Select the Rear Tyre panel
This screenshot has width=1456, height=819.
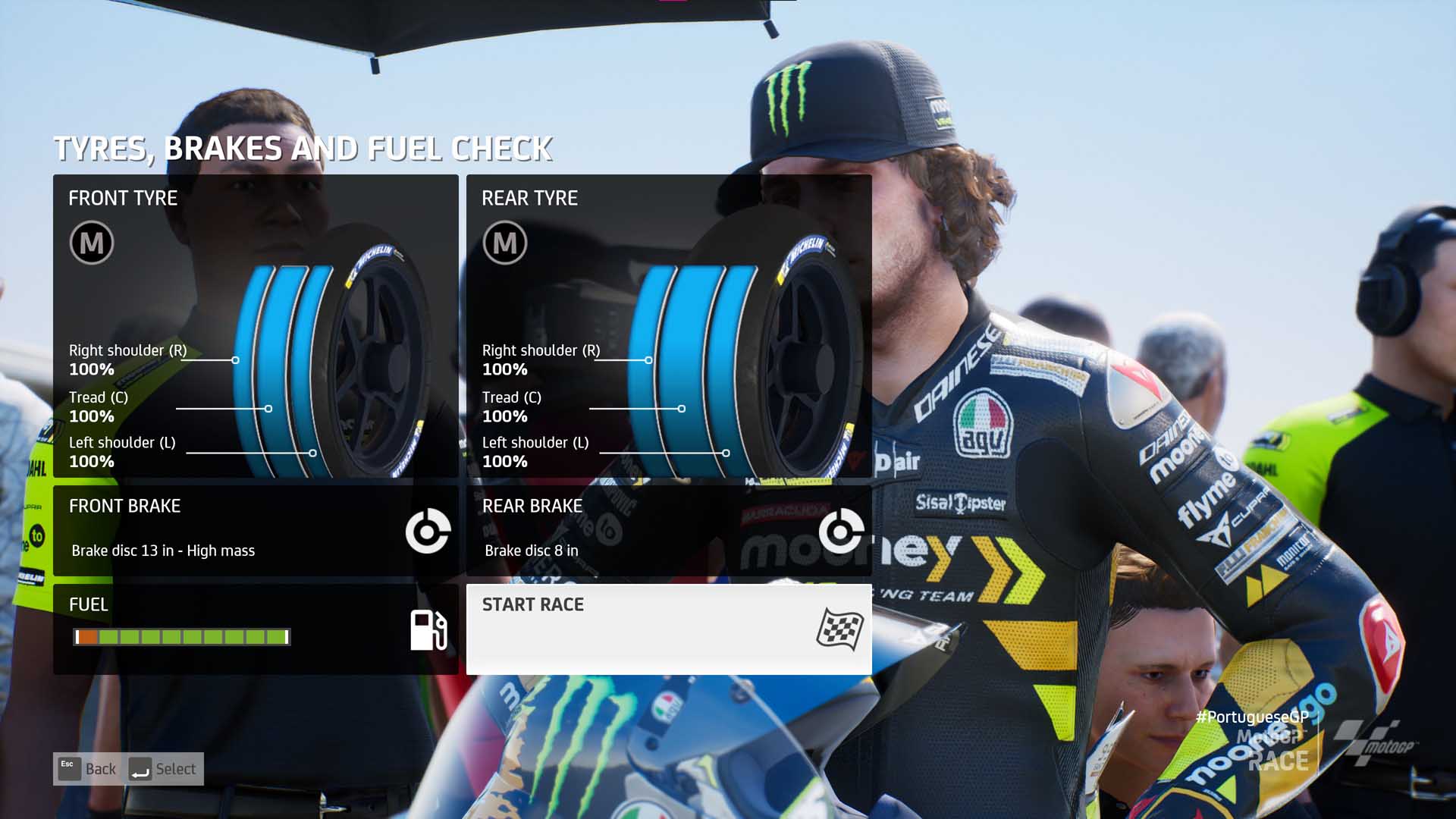click(x=668, y=326)
